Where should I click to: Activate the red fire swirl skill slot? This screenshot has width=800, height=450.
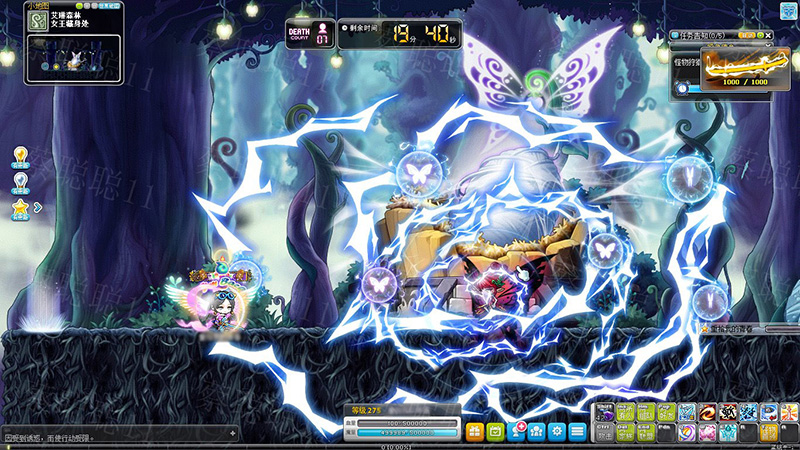coord(707,412)
